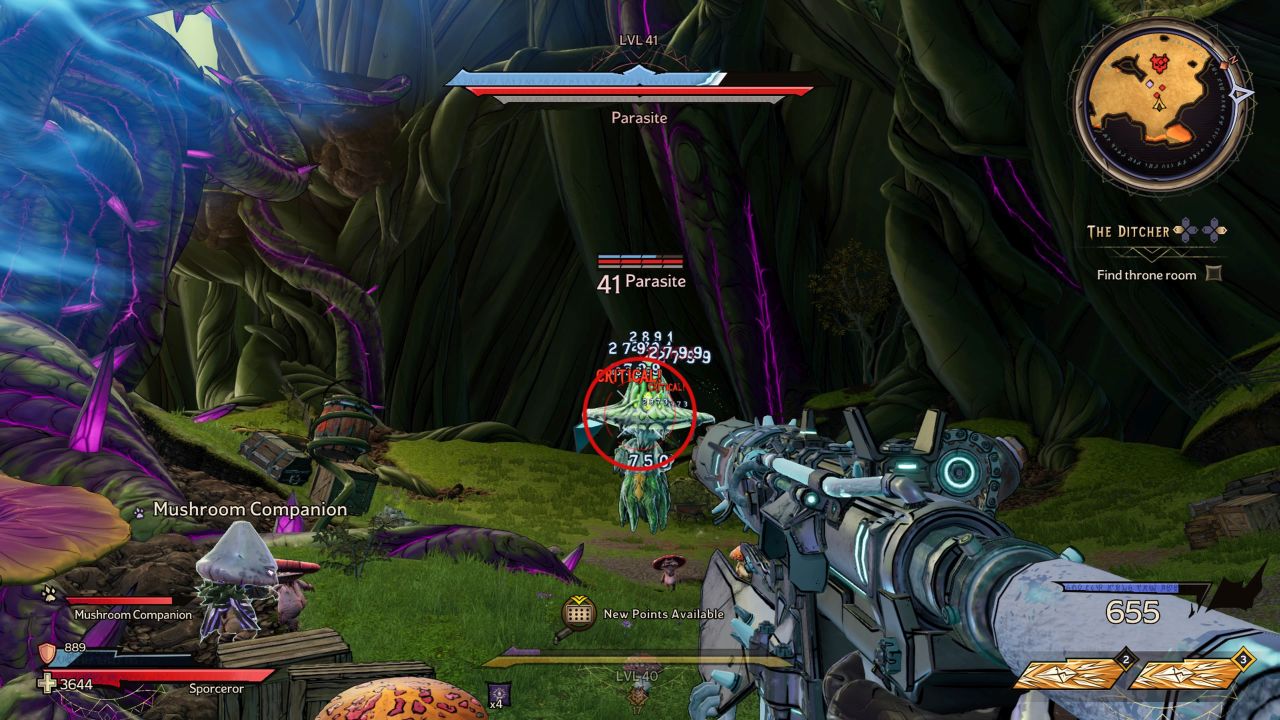Activate the golden ability icon numbered 2
This screenshot has width=1280, height=720.
click(1069, 675)
